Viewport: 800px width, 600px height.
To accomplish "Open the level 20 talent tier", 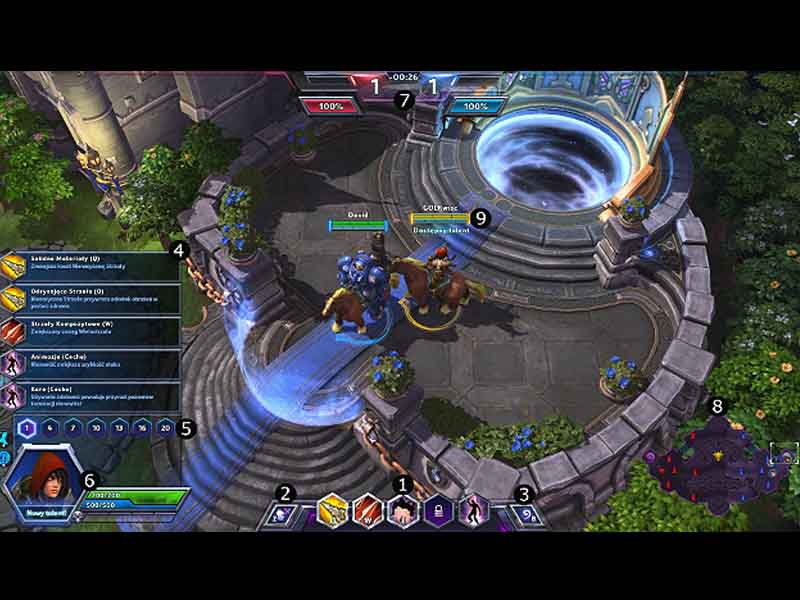I will click(168, 428).
